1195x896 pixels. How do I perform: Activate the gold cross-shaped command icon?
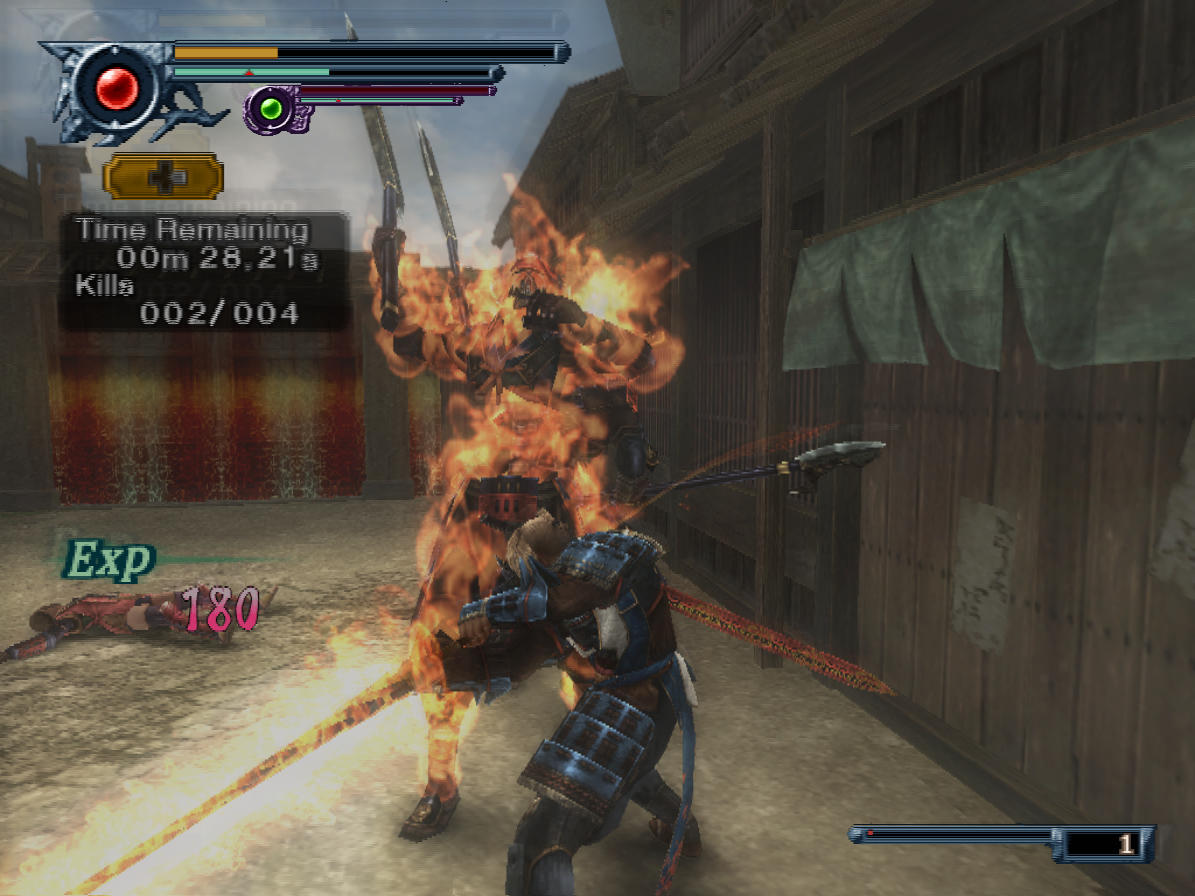162,176
